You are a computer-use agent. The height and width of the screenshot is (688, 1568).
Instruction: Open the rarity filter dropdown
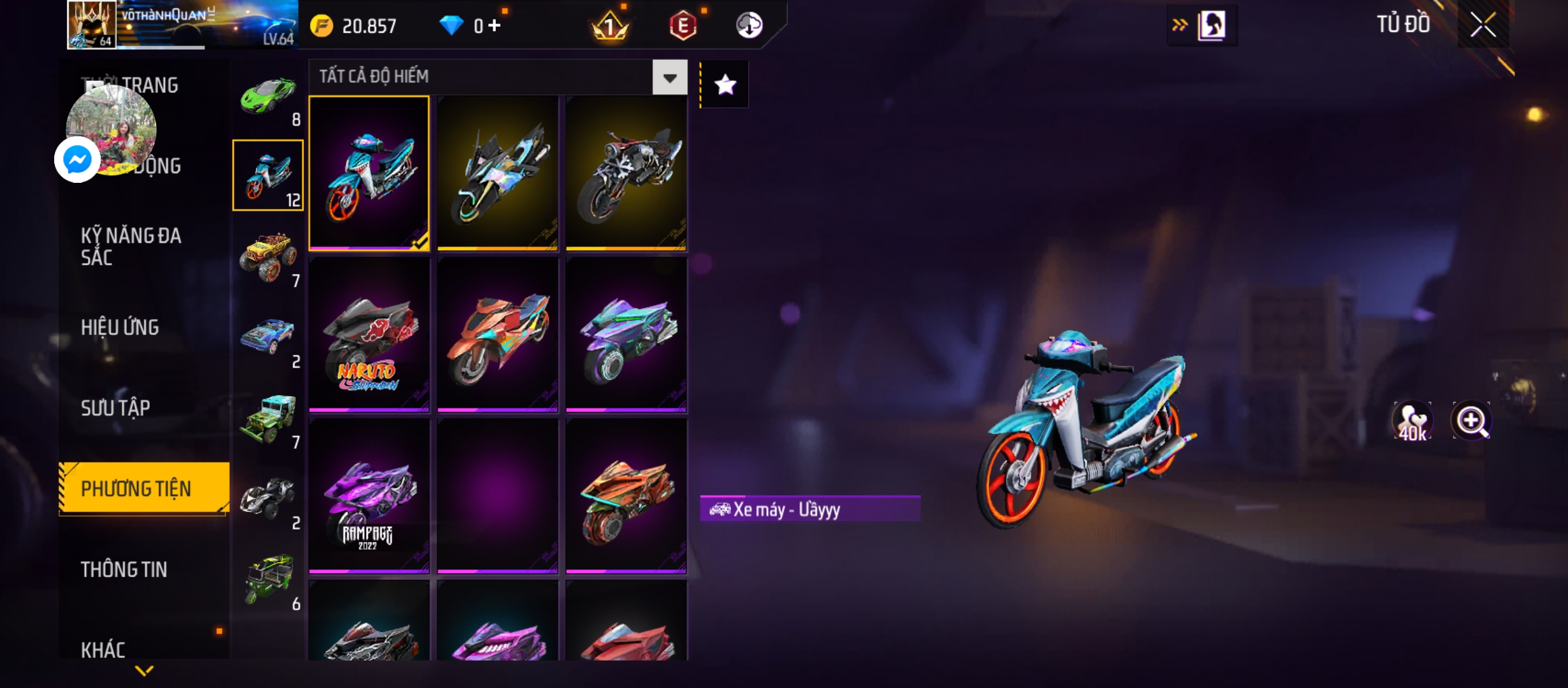669,78
